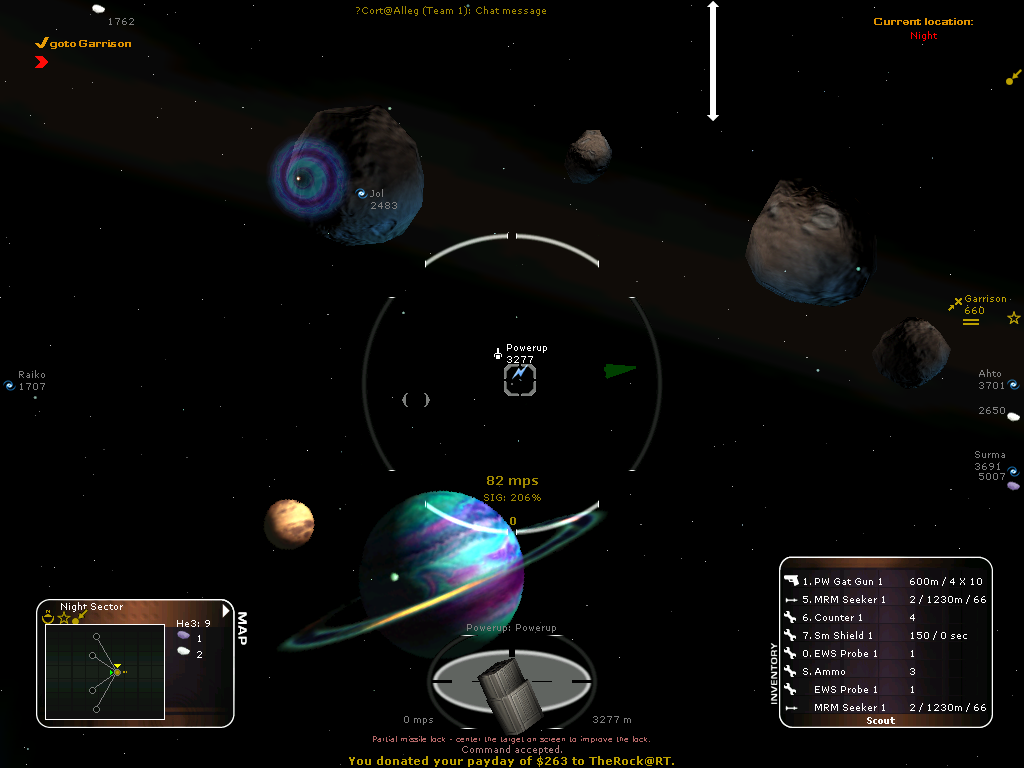1024x768 pixels.
Task: Click the Powerup target reticle
Action: click(520, 379)
